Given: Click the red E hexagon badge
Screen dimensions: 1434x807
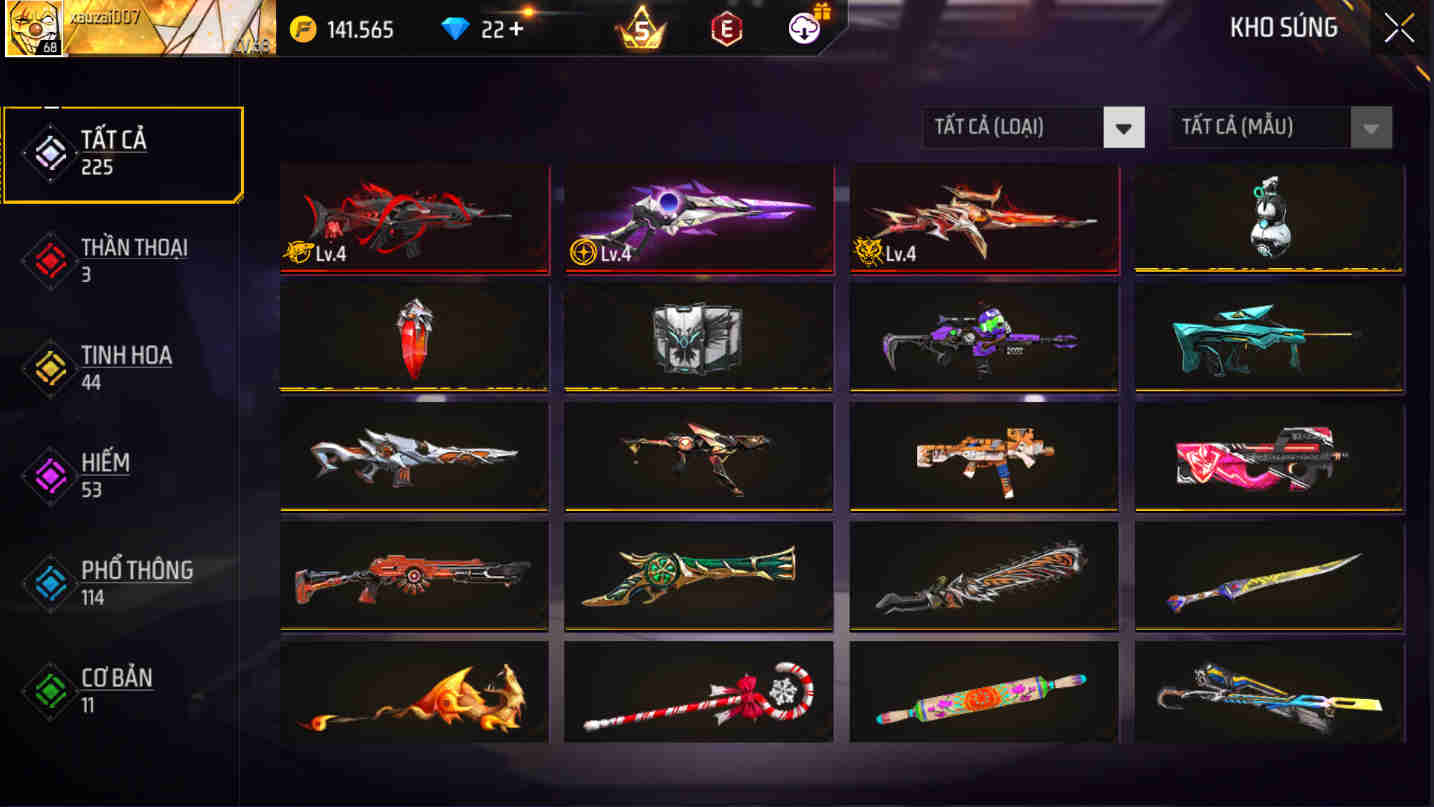Looking at the screenshot, I should pos(725,29).
